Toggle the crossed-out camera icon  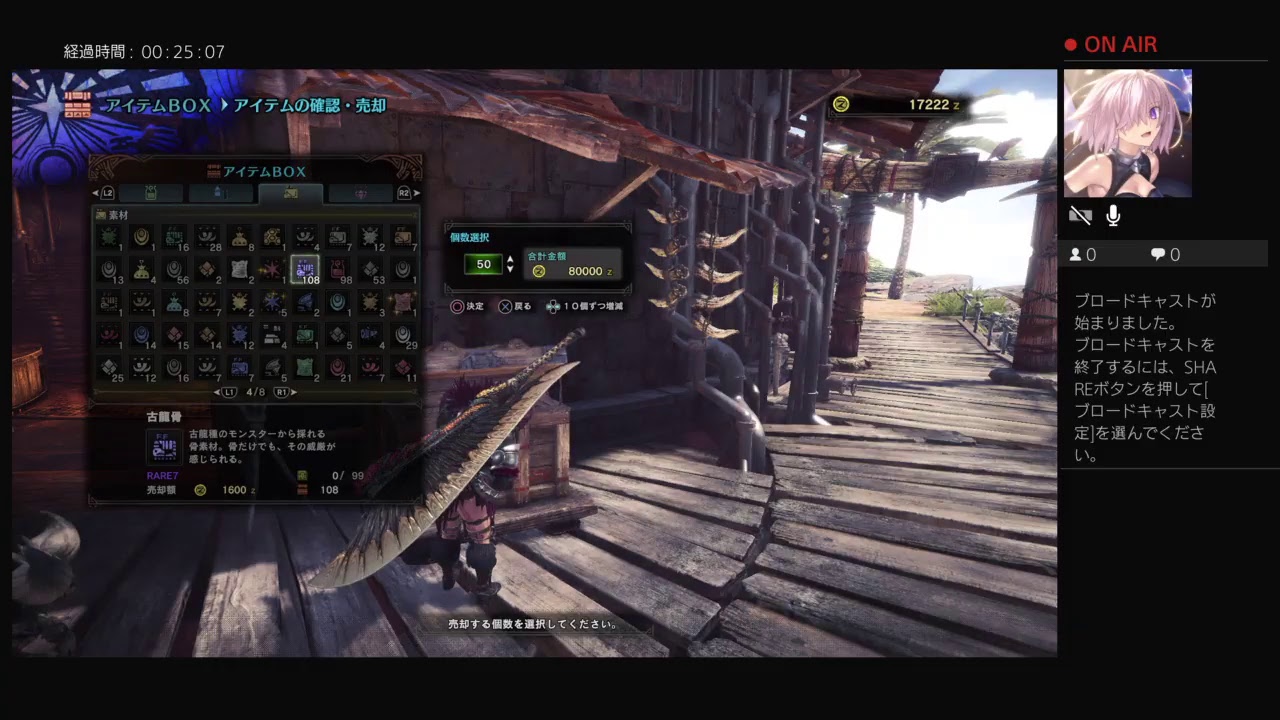click(x=1080, y=216)
